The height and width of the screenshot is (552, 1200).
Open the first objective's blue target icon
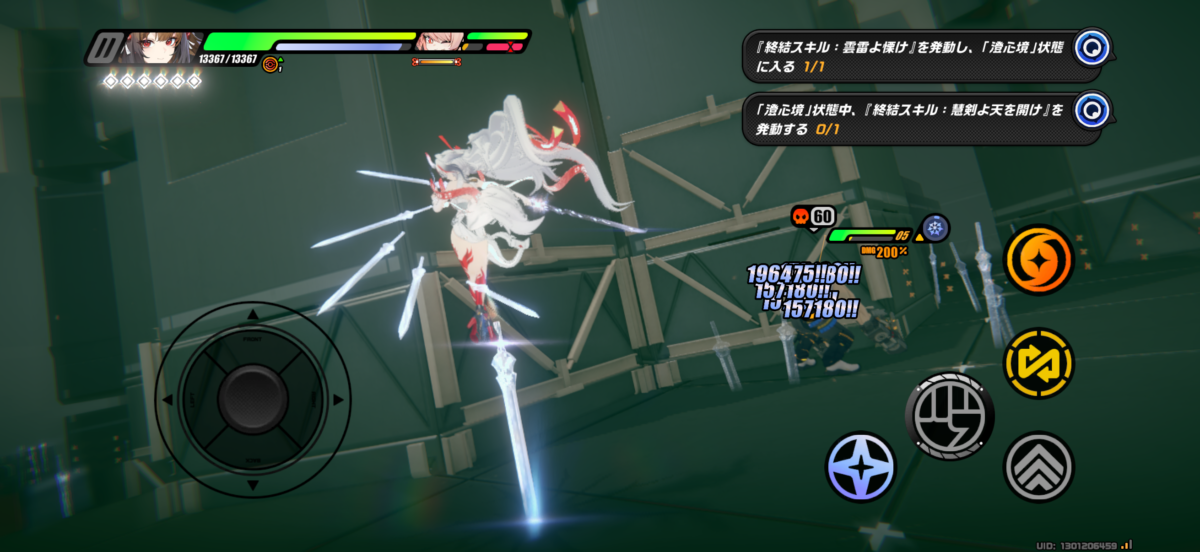click(1095, 46)
